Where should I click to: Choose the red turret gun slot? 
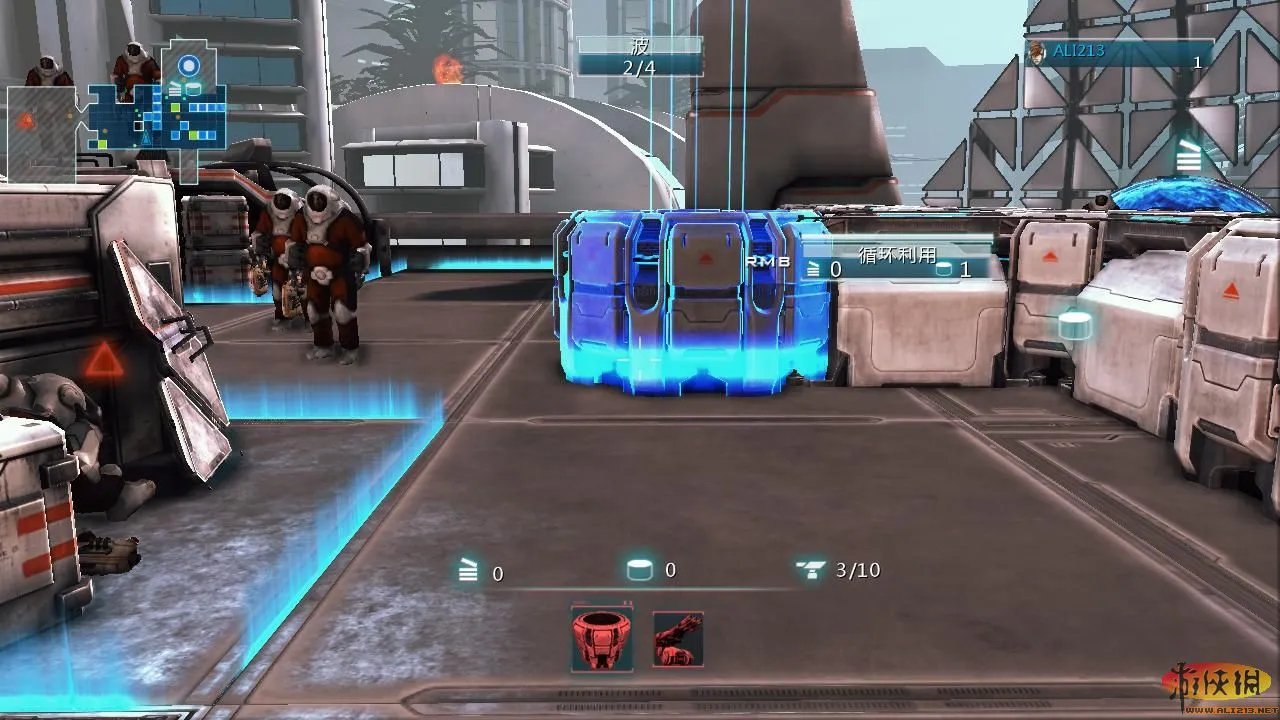678,639
